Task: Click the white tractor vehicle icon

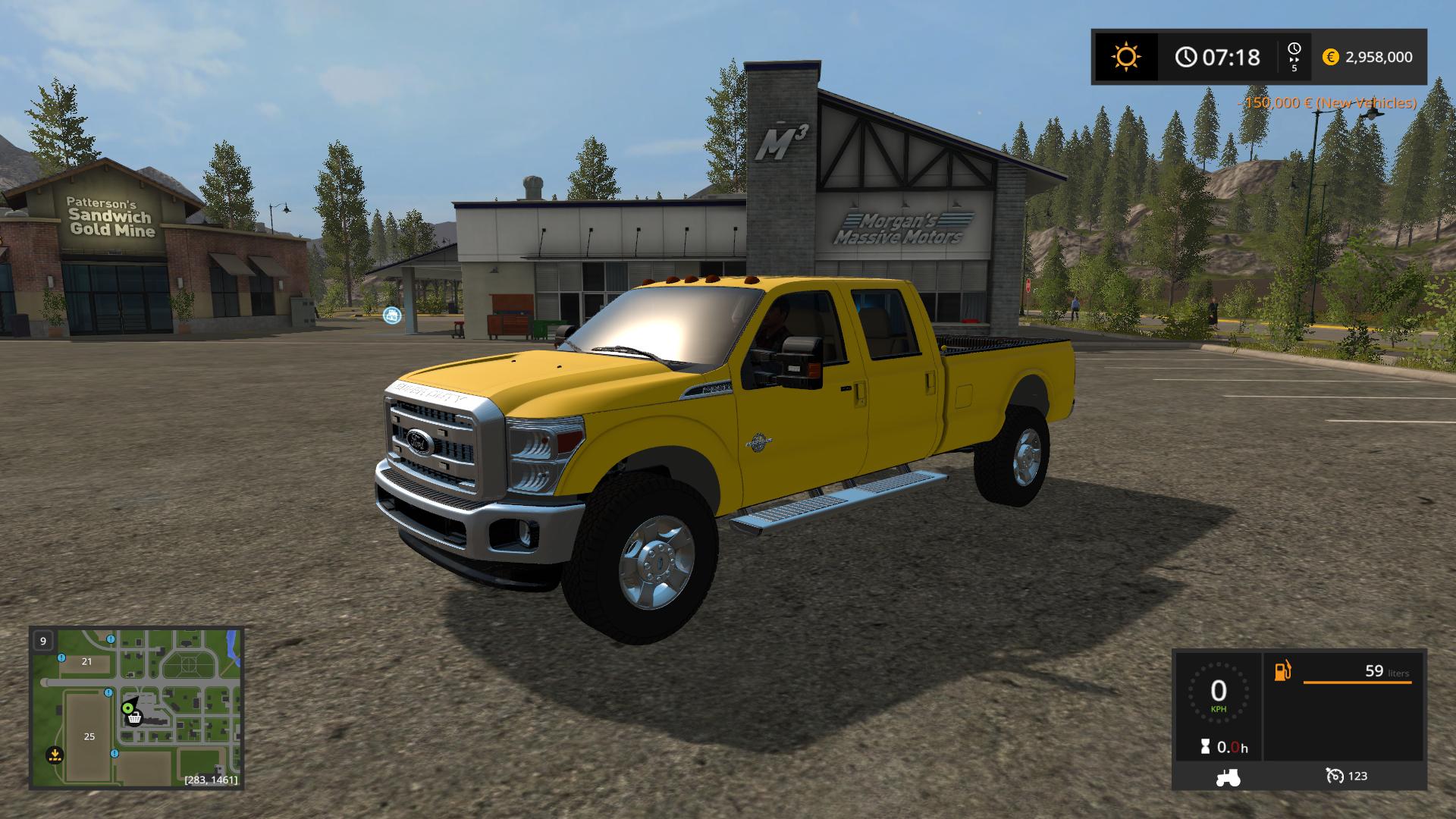Action: coord(1228,777)
